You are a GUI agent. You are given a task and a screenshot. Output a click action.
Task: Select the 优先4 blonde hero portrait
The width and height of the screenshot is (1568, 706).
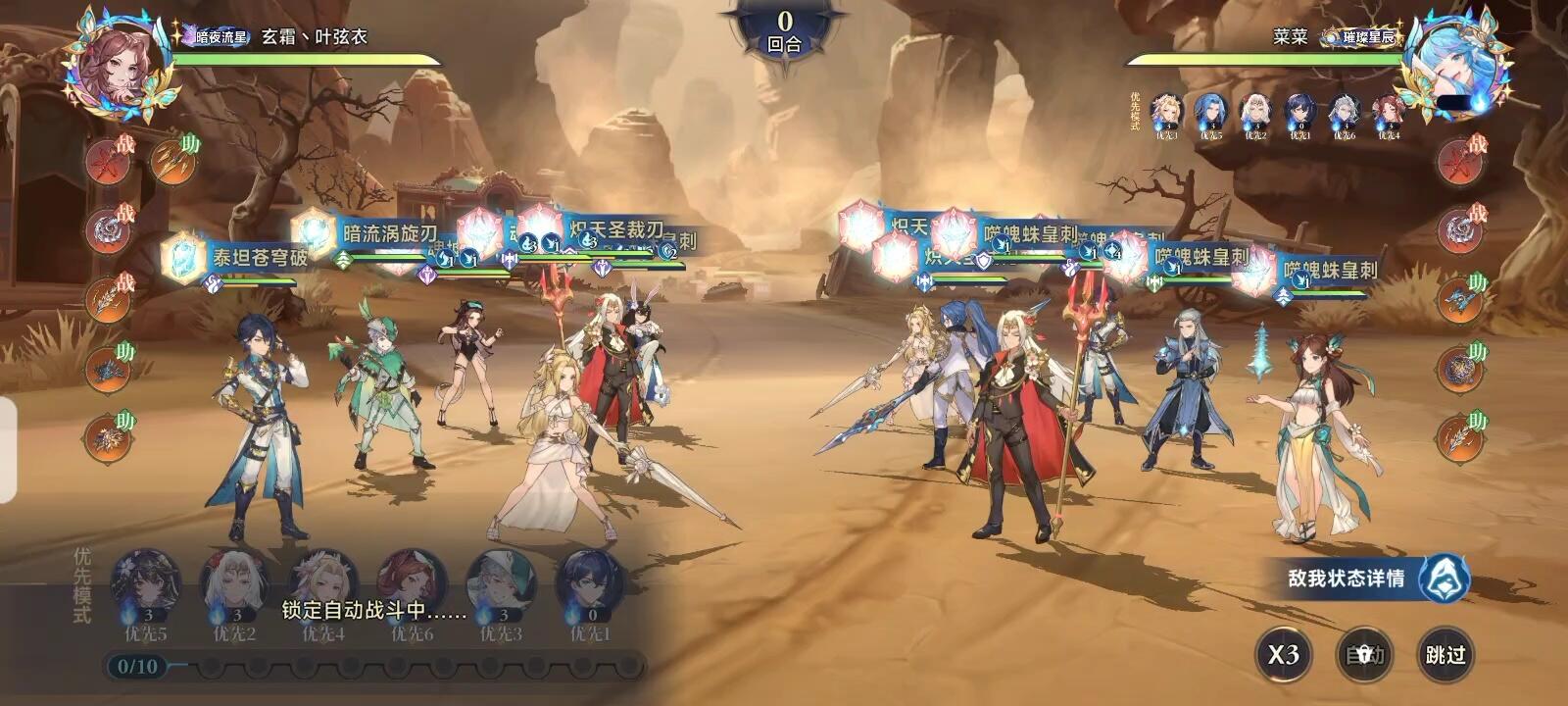(323, 585)
